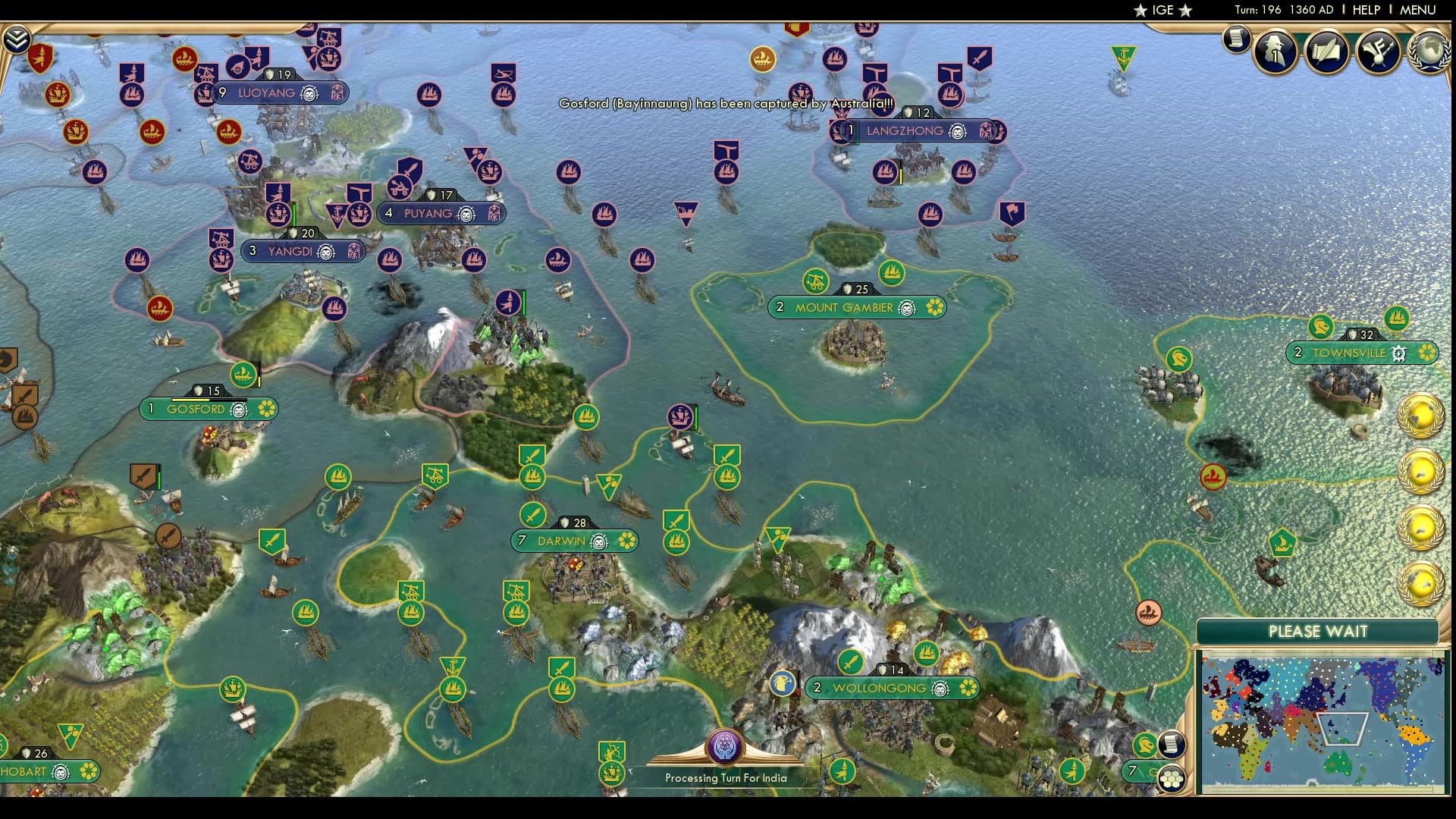Click Luoyang's citizen face icon on its banner
The width and height of the screenshot is (1456, 819).
[x=309, y=94]
